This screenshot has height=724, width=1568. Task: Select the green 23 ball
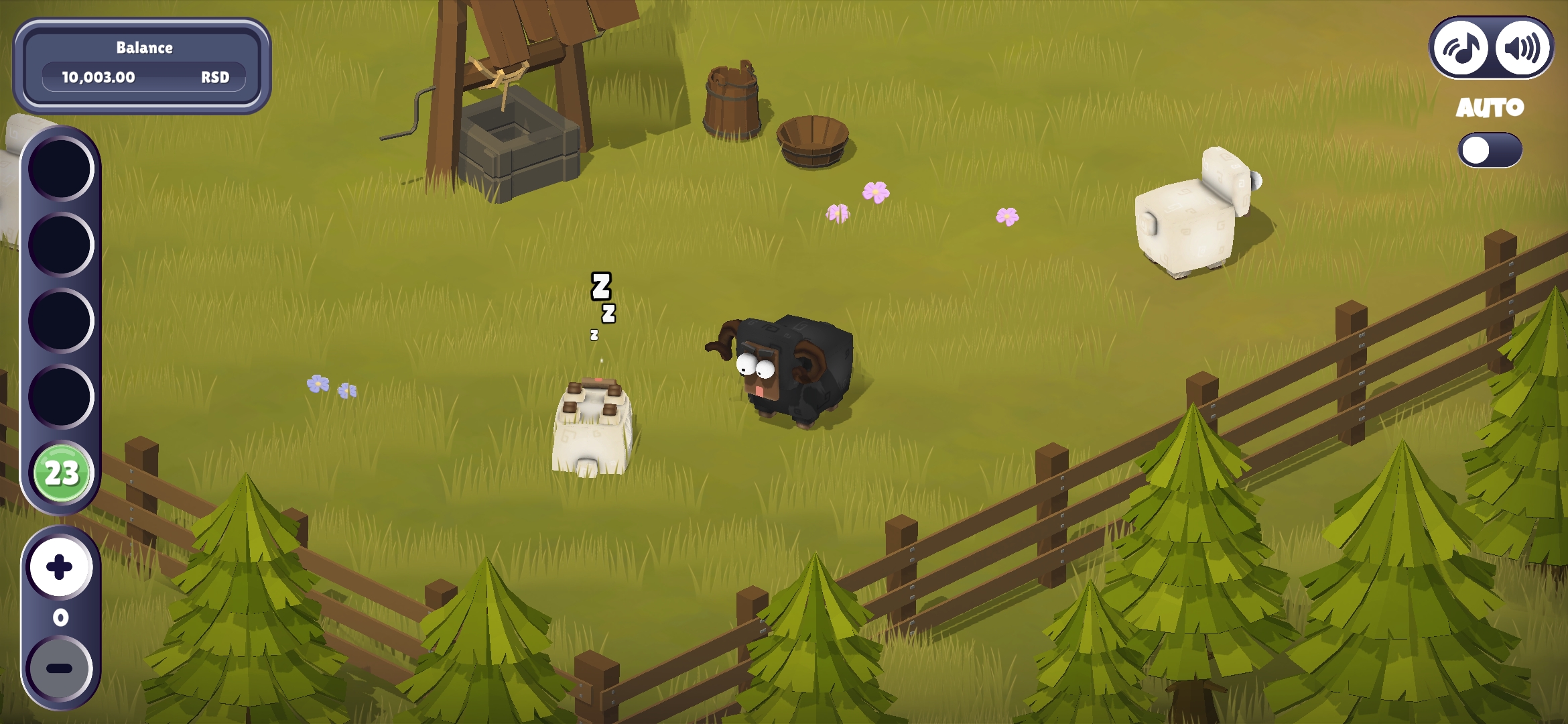[x=62, y=473]
